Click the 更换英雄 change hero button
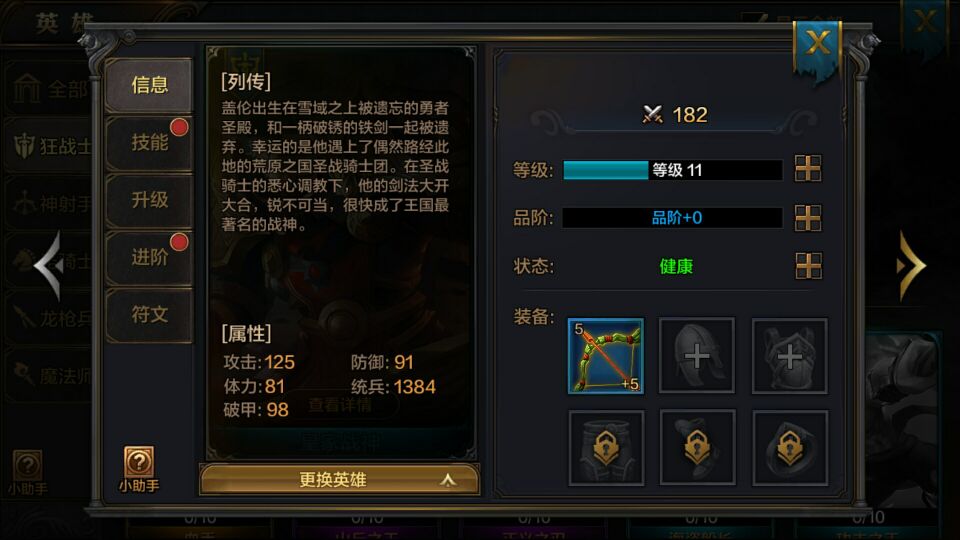 [339, 480]
